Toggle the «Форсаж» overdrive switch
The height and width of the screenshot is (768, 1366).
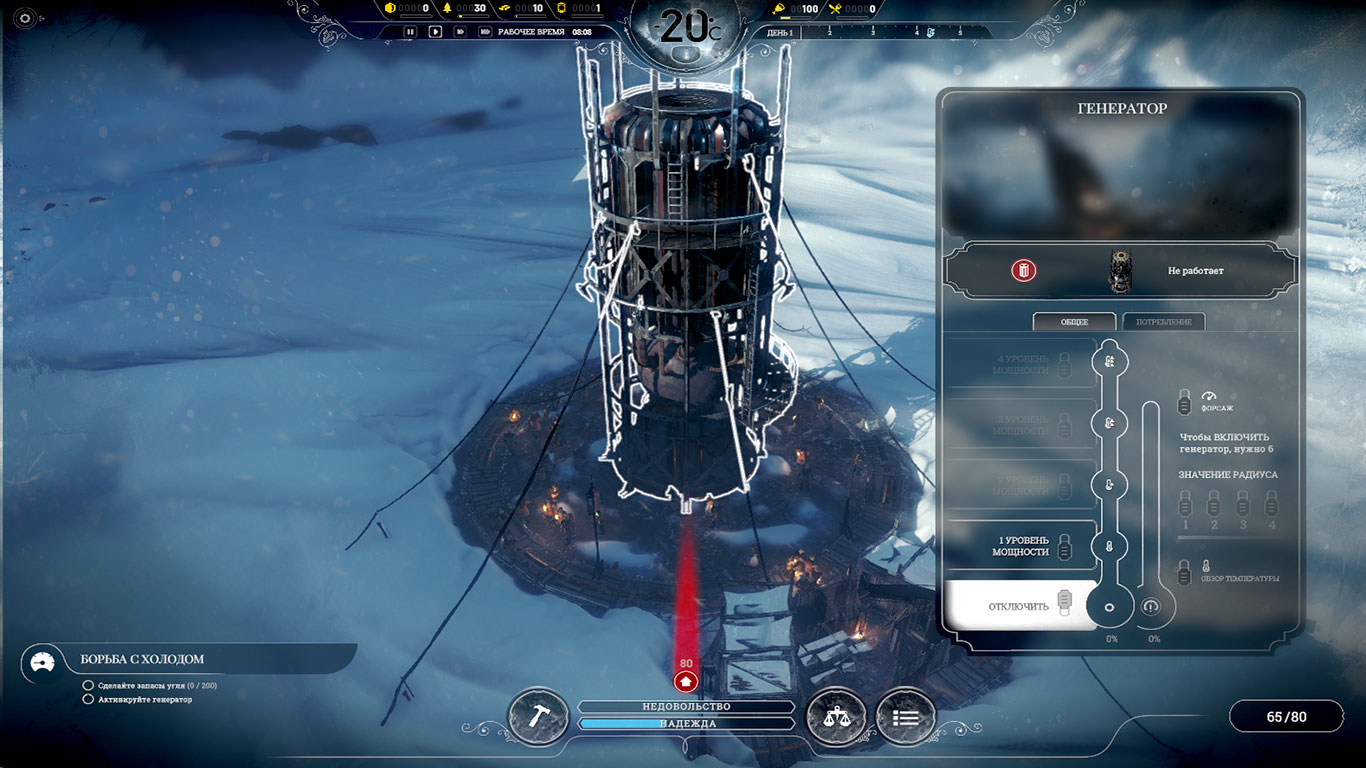point(1185,402)
